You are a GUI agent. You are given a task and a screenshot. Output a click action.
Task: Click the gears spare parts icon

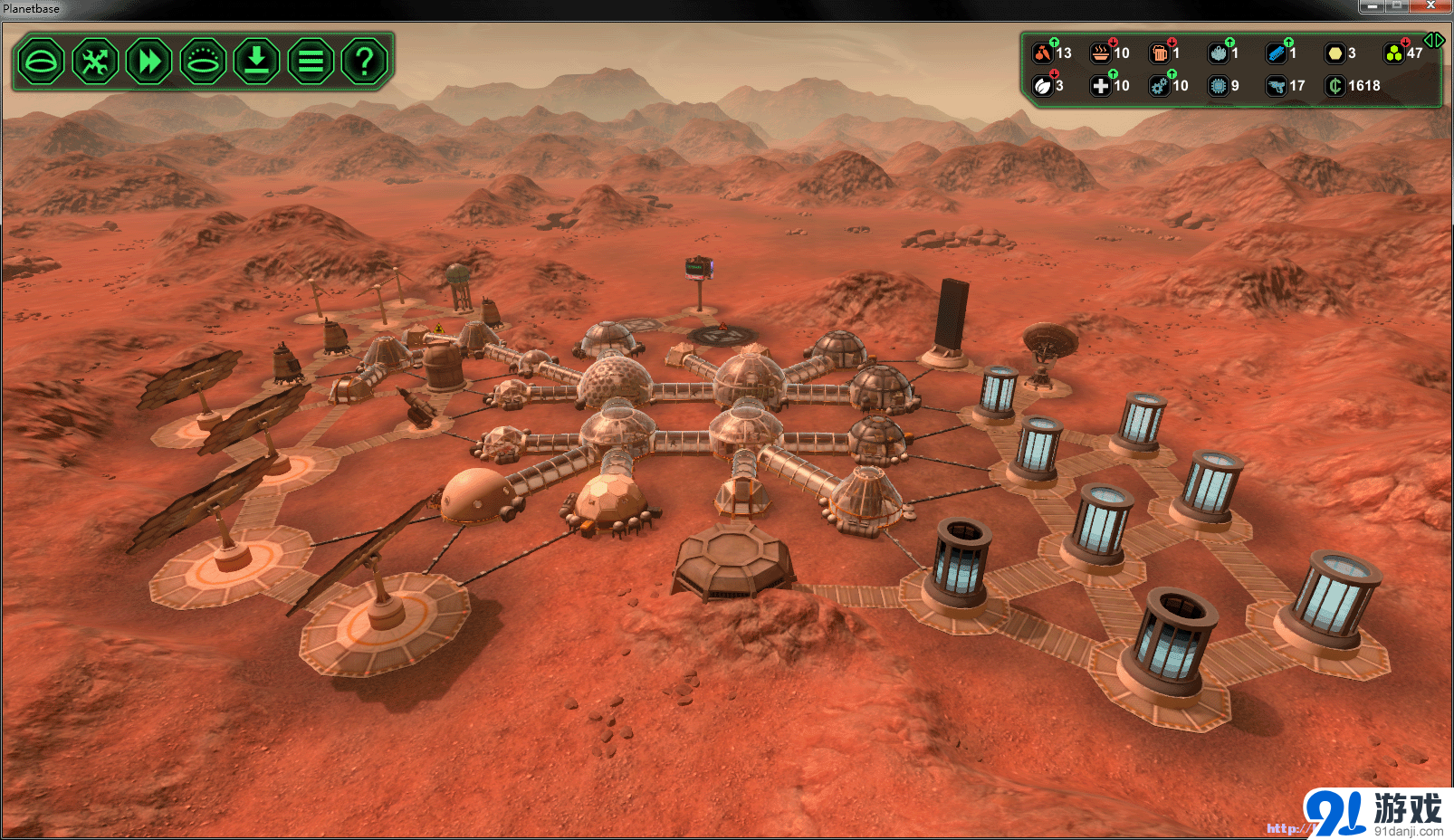(x=1160, y=86)
